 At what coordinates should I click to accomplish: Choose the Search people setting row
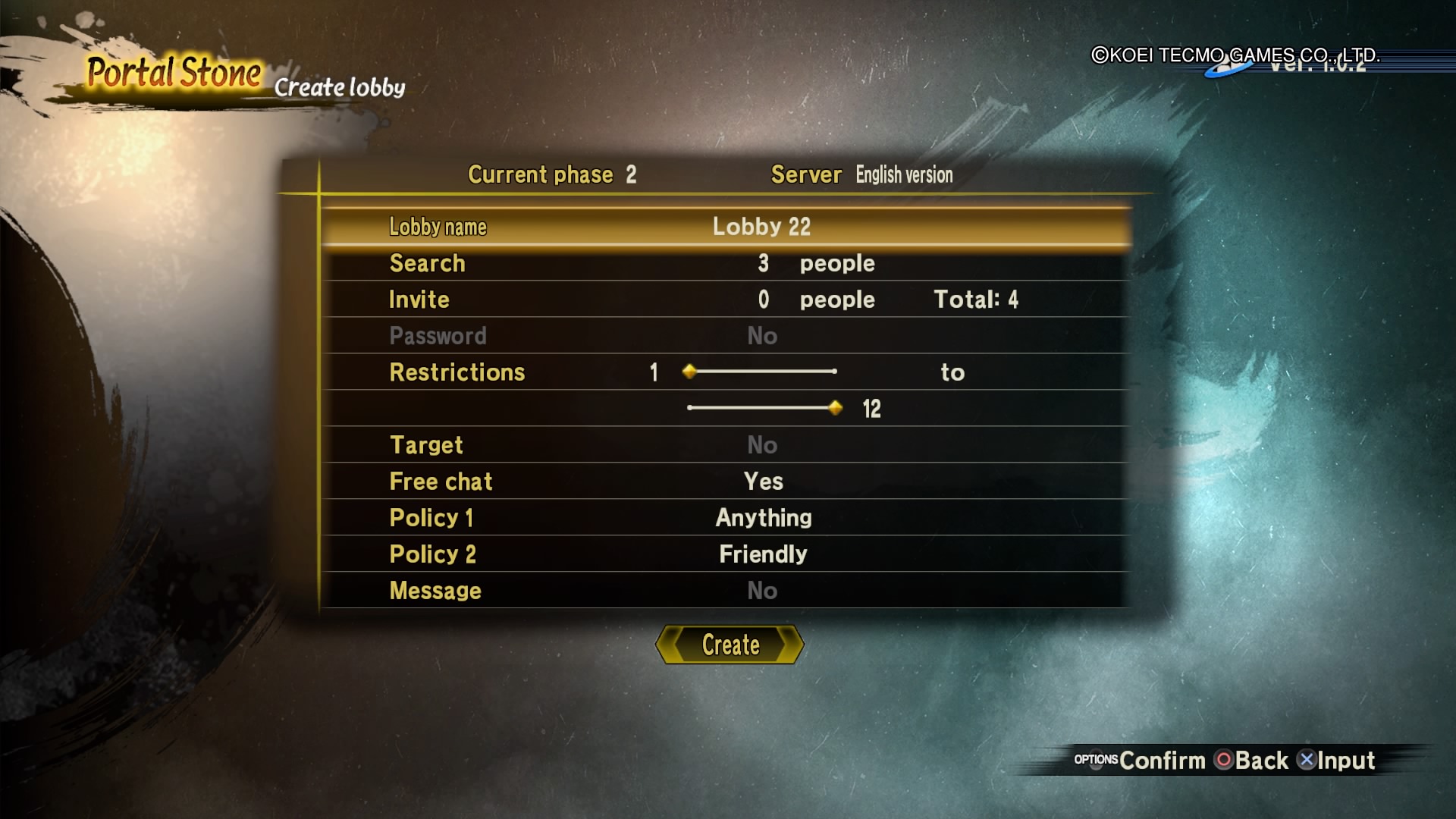click(726, 263)
